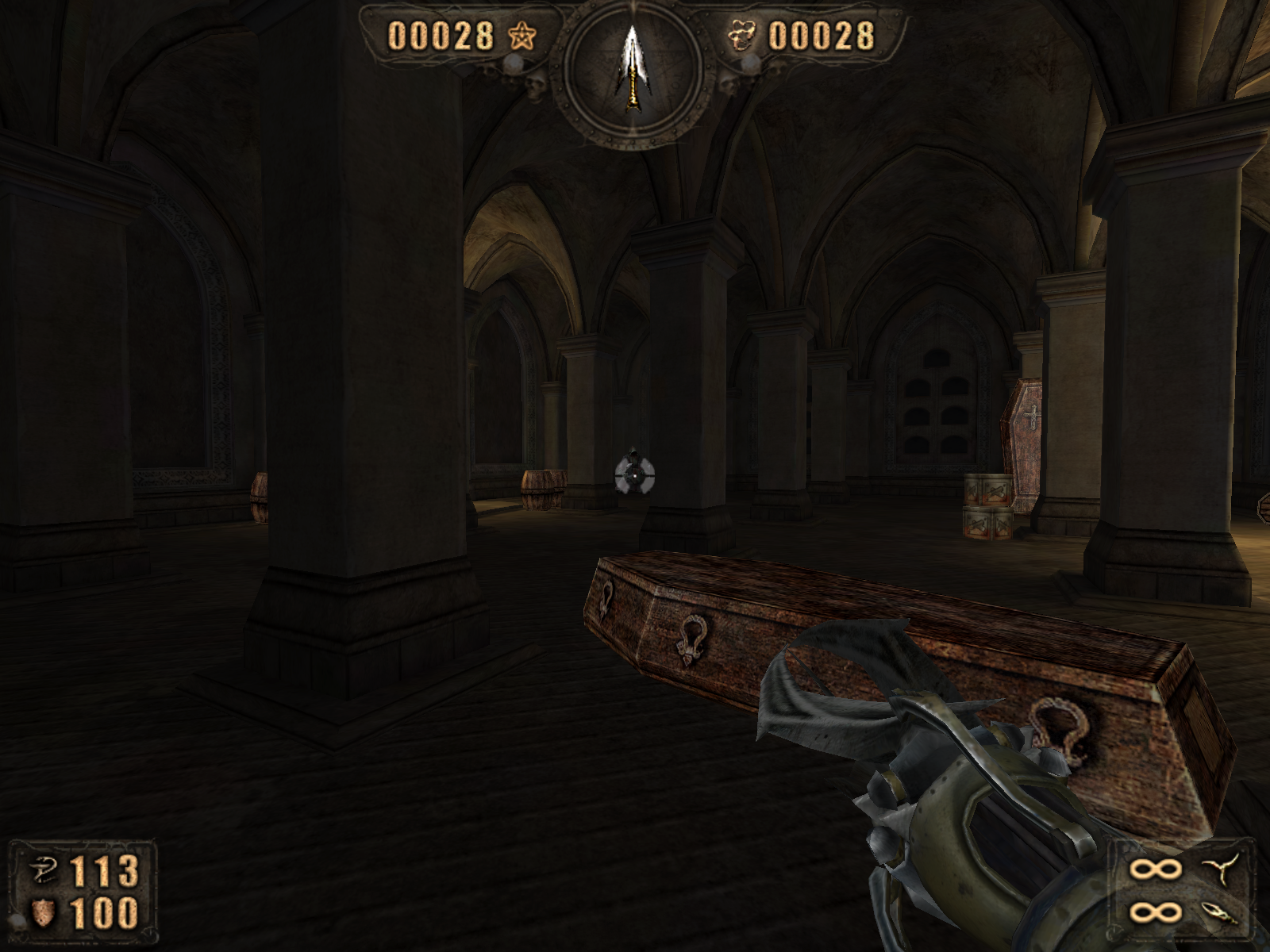Select the primary fire blade ammo icon

(1215, 869)
